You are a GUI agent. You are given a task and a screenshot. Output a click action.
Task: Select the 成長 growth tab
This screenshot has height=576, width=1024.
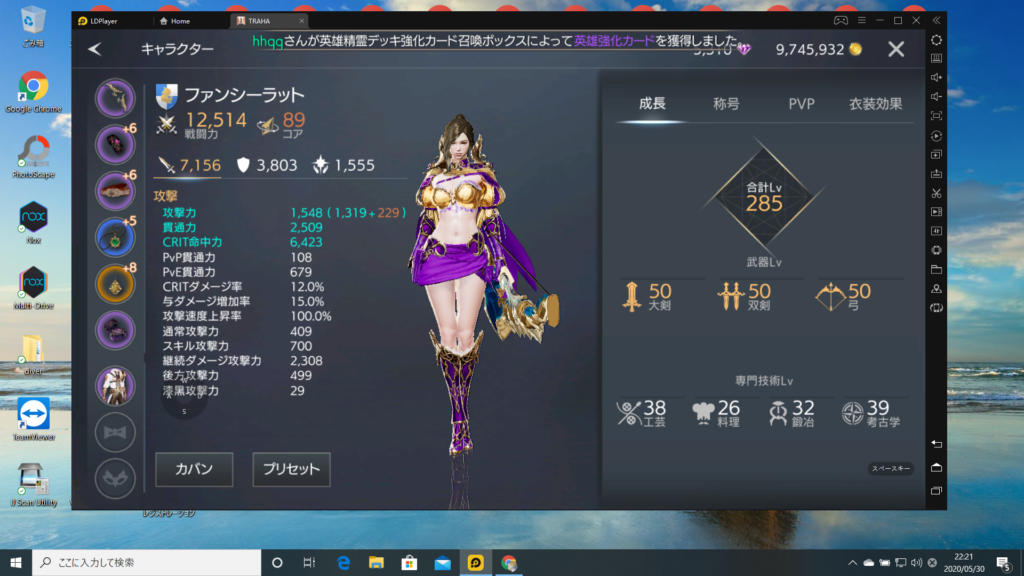(652, 103)
